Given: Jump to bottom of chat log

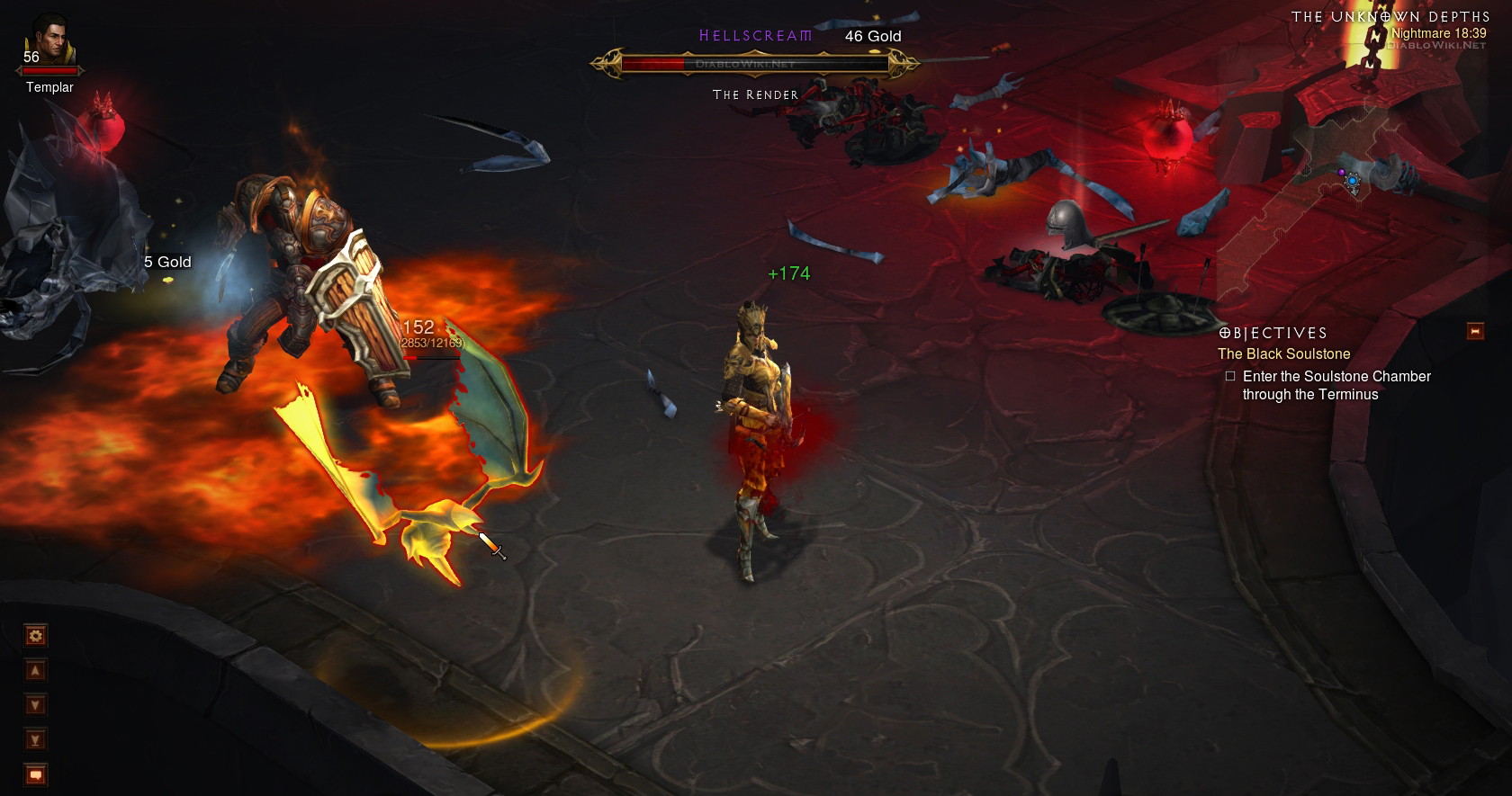Looking at the screenshot, I should point(35,739).
